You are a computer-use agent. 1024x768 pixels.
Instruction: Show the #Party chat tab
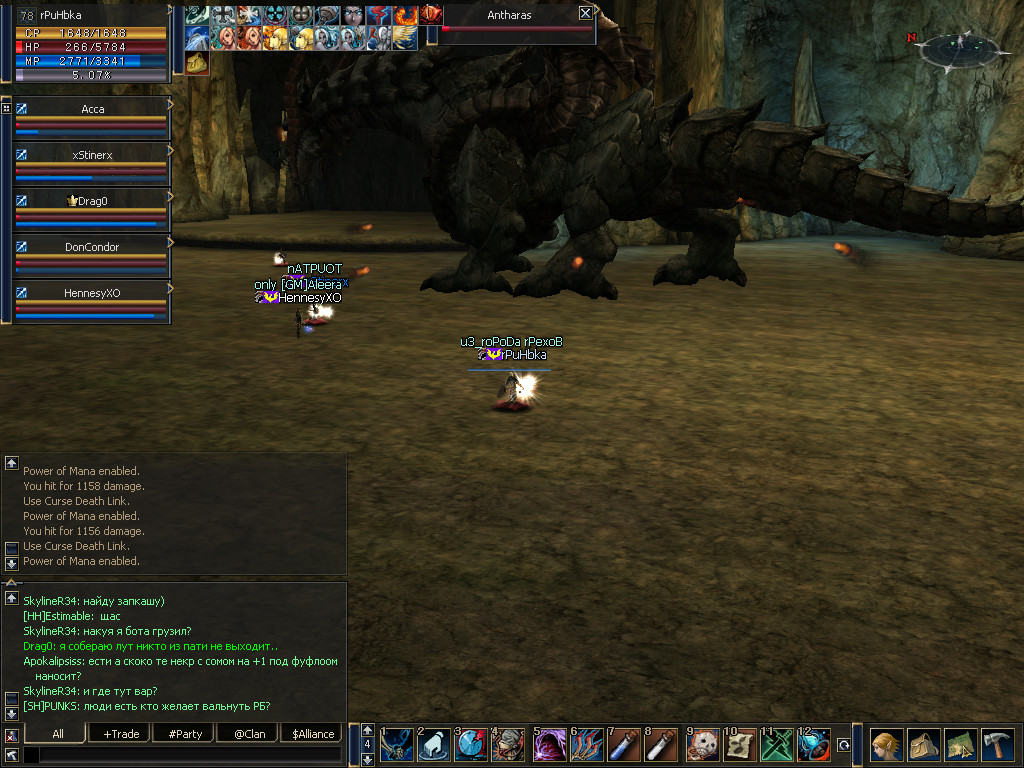pyautogui.click(x=185, y=734)
